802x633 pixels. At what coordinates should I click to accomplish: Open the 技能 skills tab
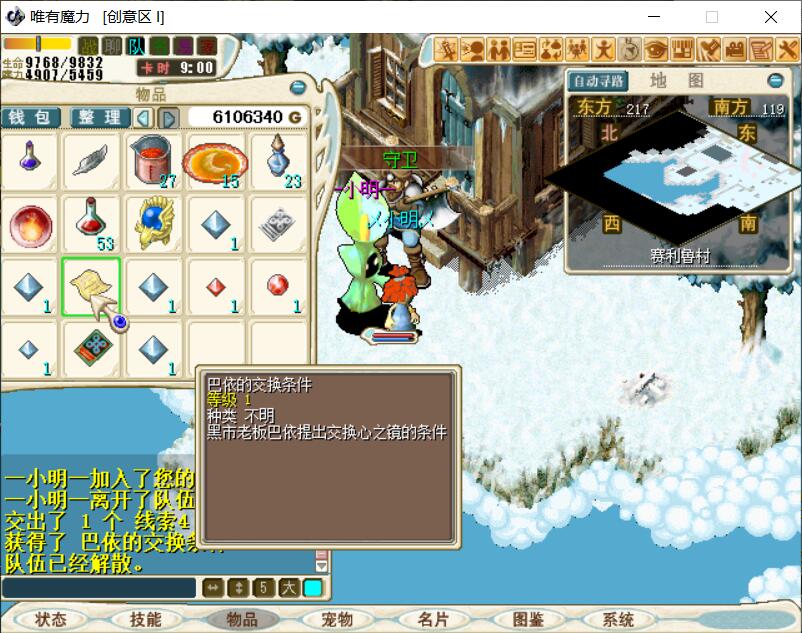[145, 620]
